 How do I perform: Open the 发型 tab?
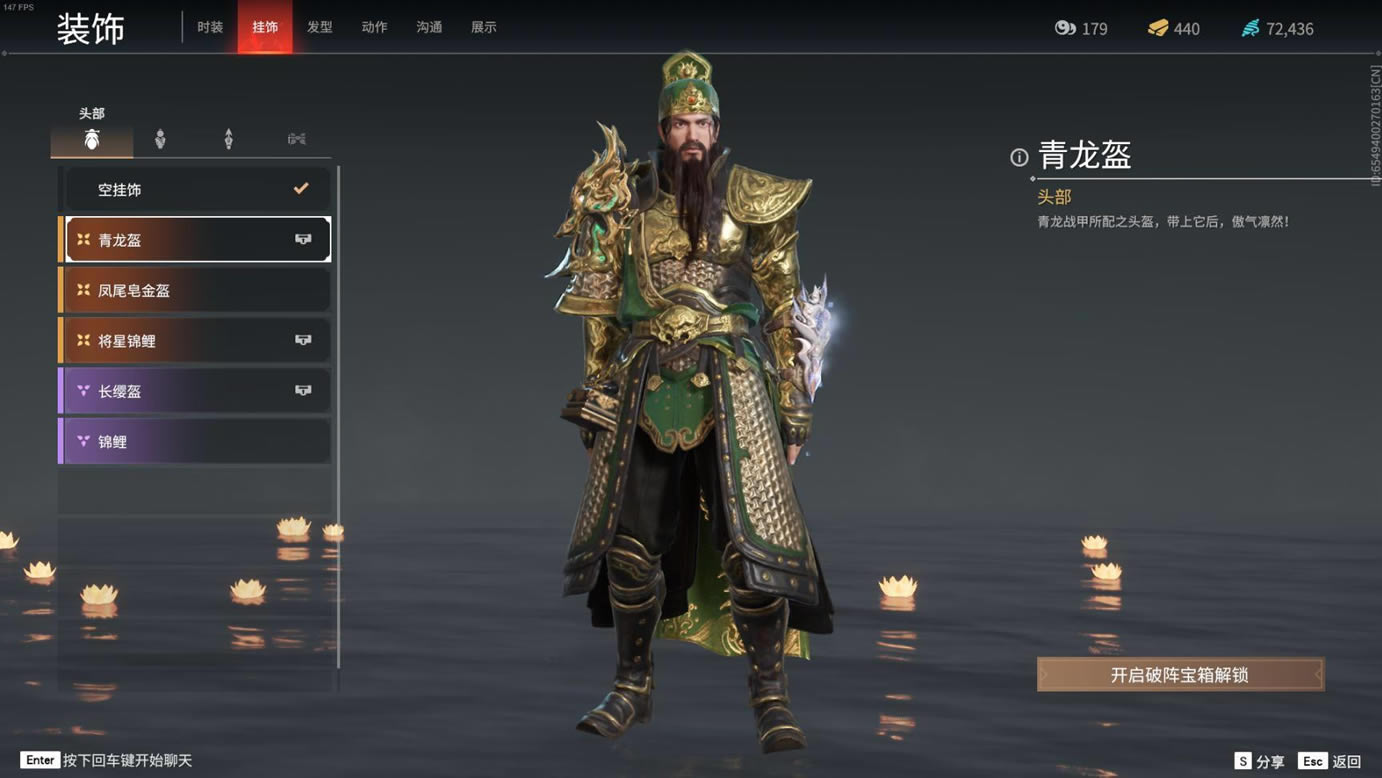[x=320, y=27]
